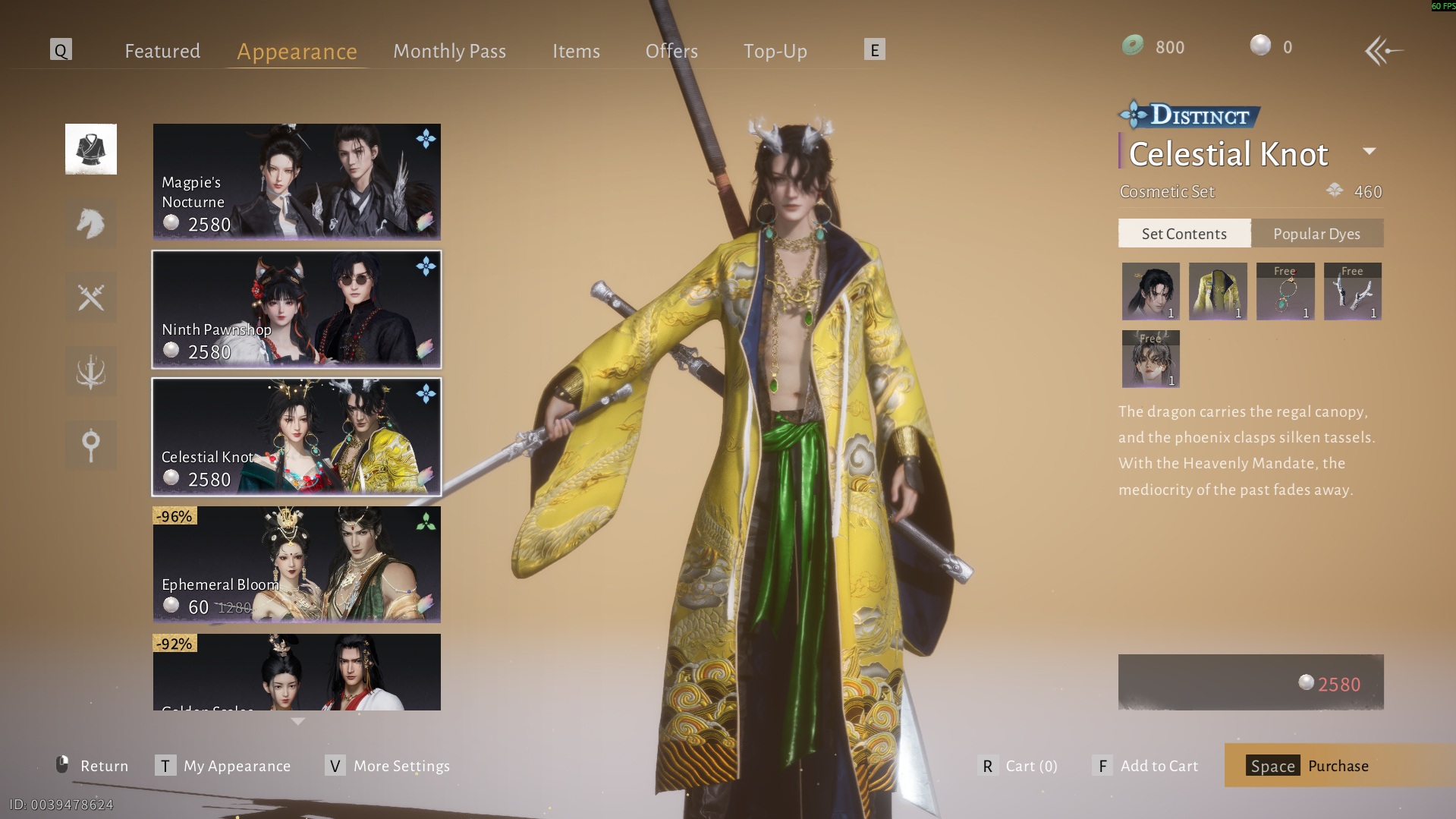
Task: Open the weapon ornament category icon
Action: (x=91, y=372)
